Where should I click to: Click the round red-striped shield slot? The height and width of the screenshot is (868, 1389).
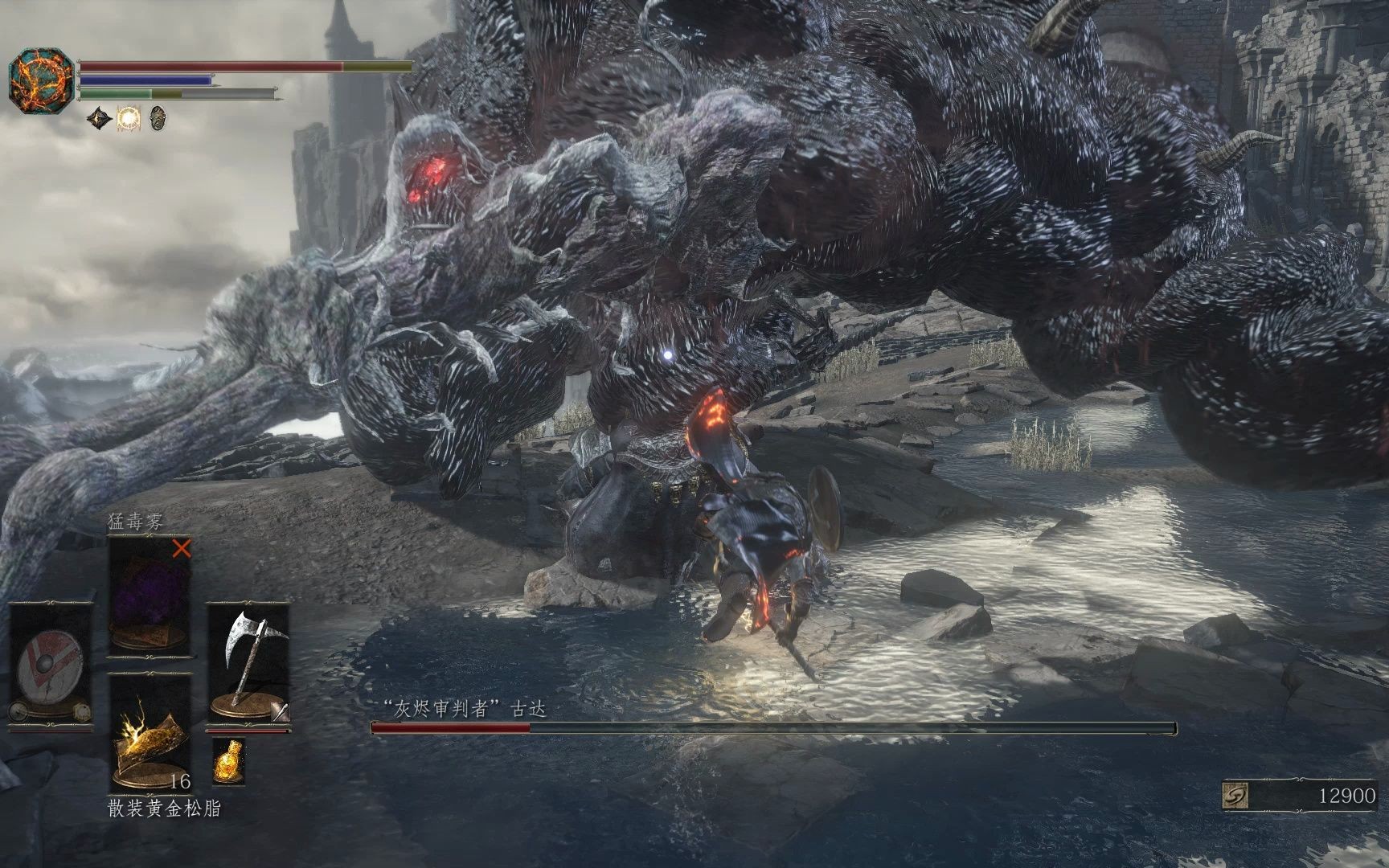(x=48, y=665)
